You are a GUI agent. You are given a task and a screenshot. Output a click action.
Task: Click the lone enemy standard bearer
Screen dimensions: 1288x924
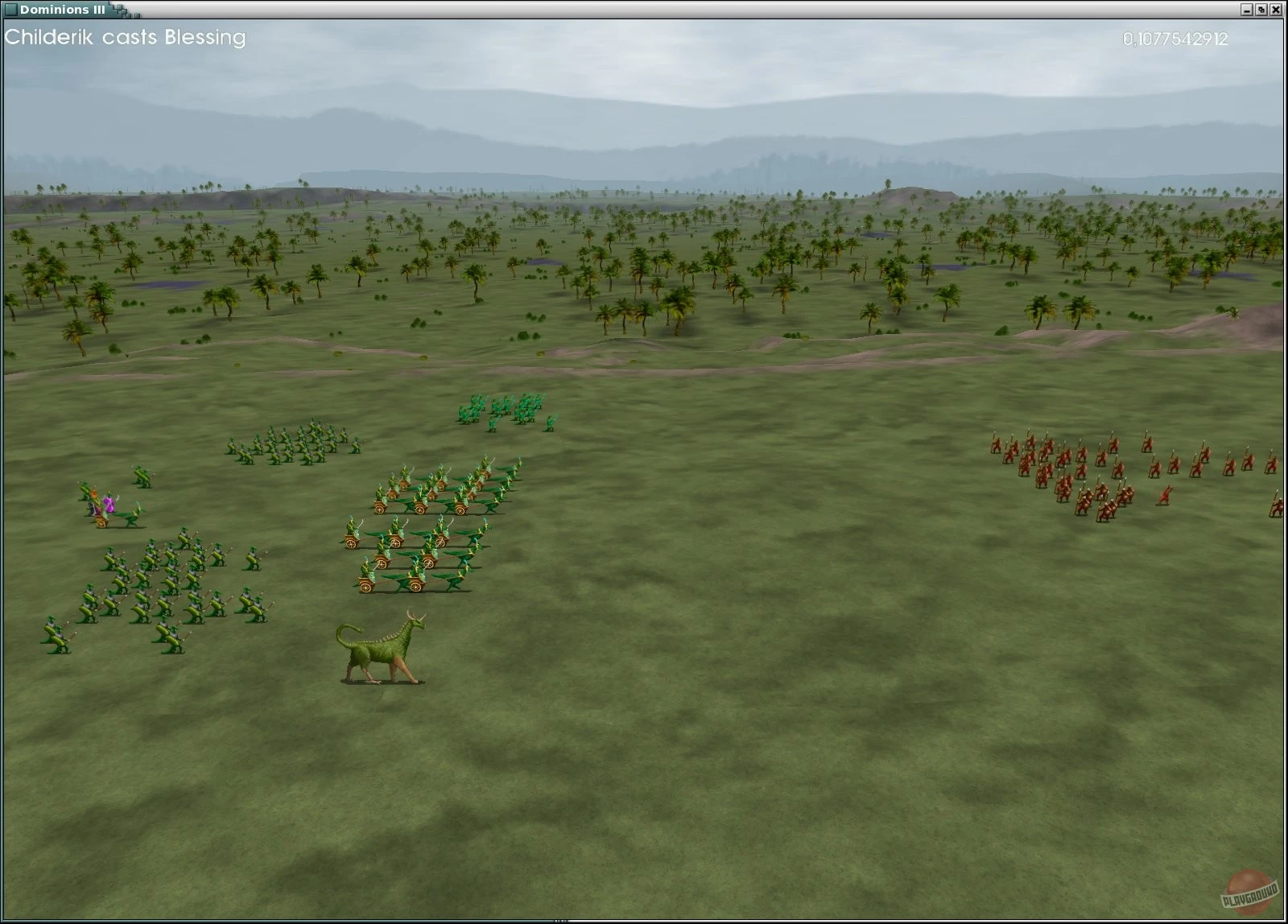click(x=1166, y=493)
